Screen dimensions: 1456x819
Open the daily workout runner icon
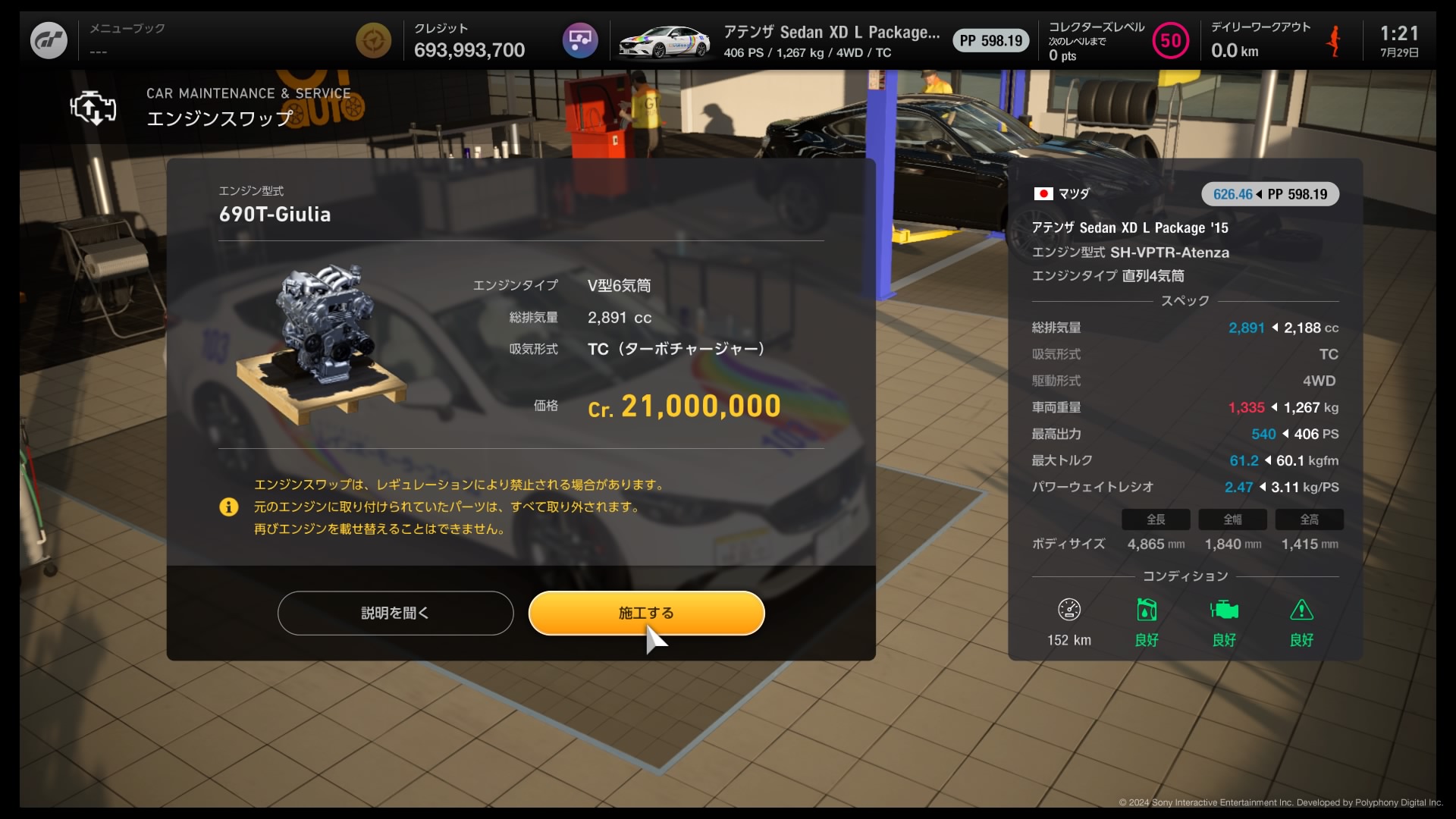(x=1335, y=40)
